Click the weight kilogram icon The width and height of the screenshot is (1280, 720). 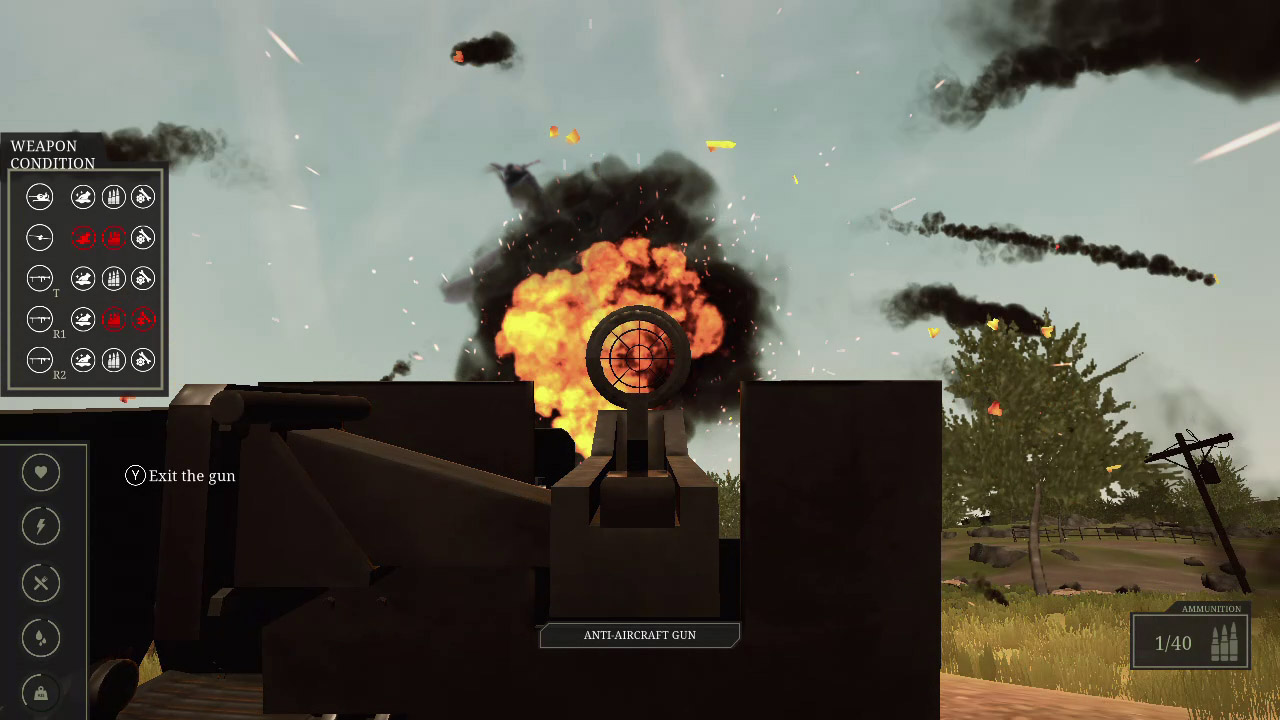(40, 691)
